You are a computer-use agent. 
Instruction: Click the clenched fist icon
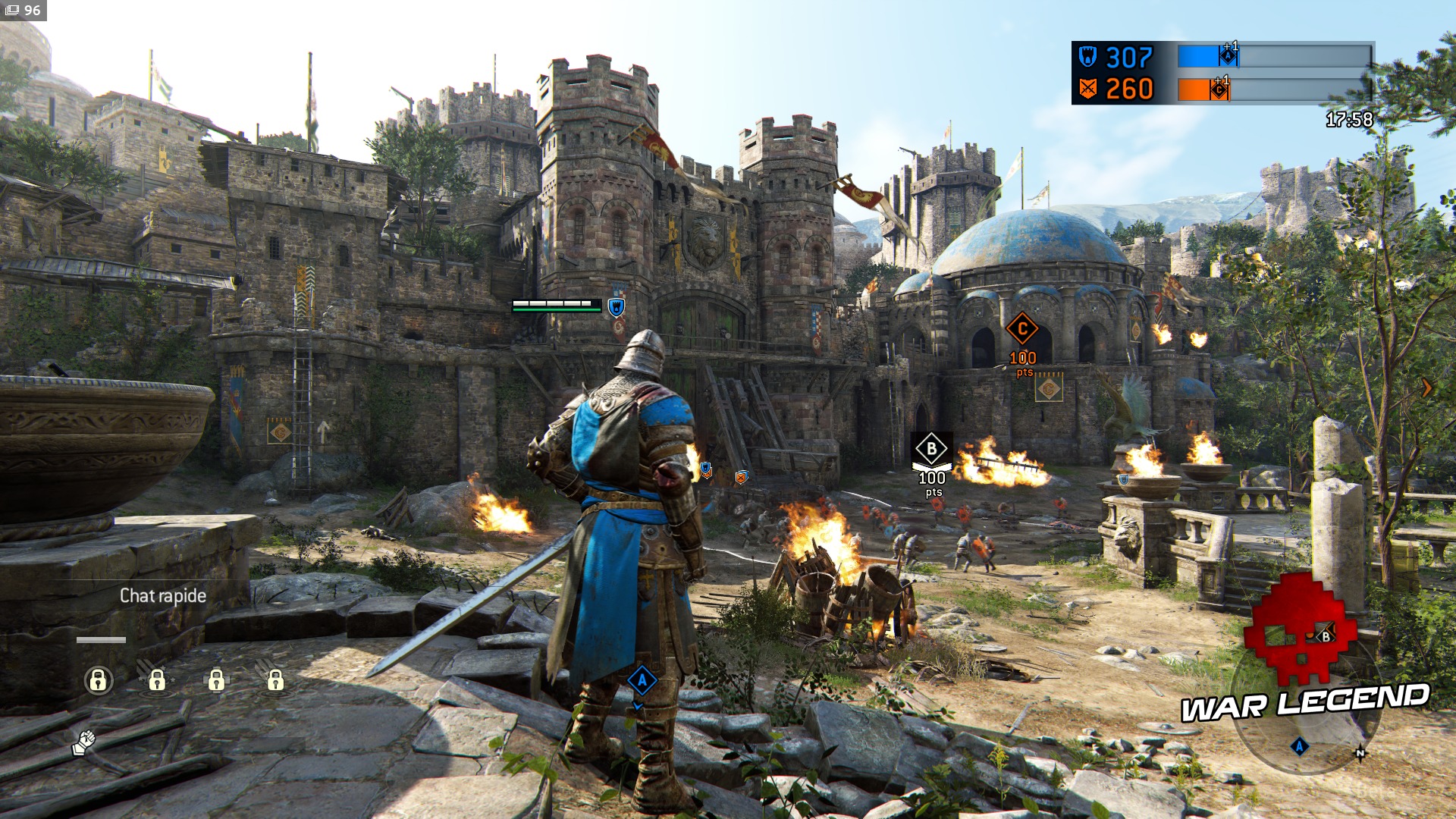pos(84,742)
